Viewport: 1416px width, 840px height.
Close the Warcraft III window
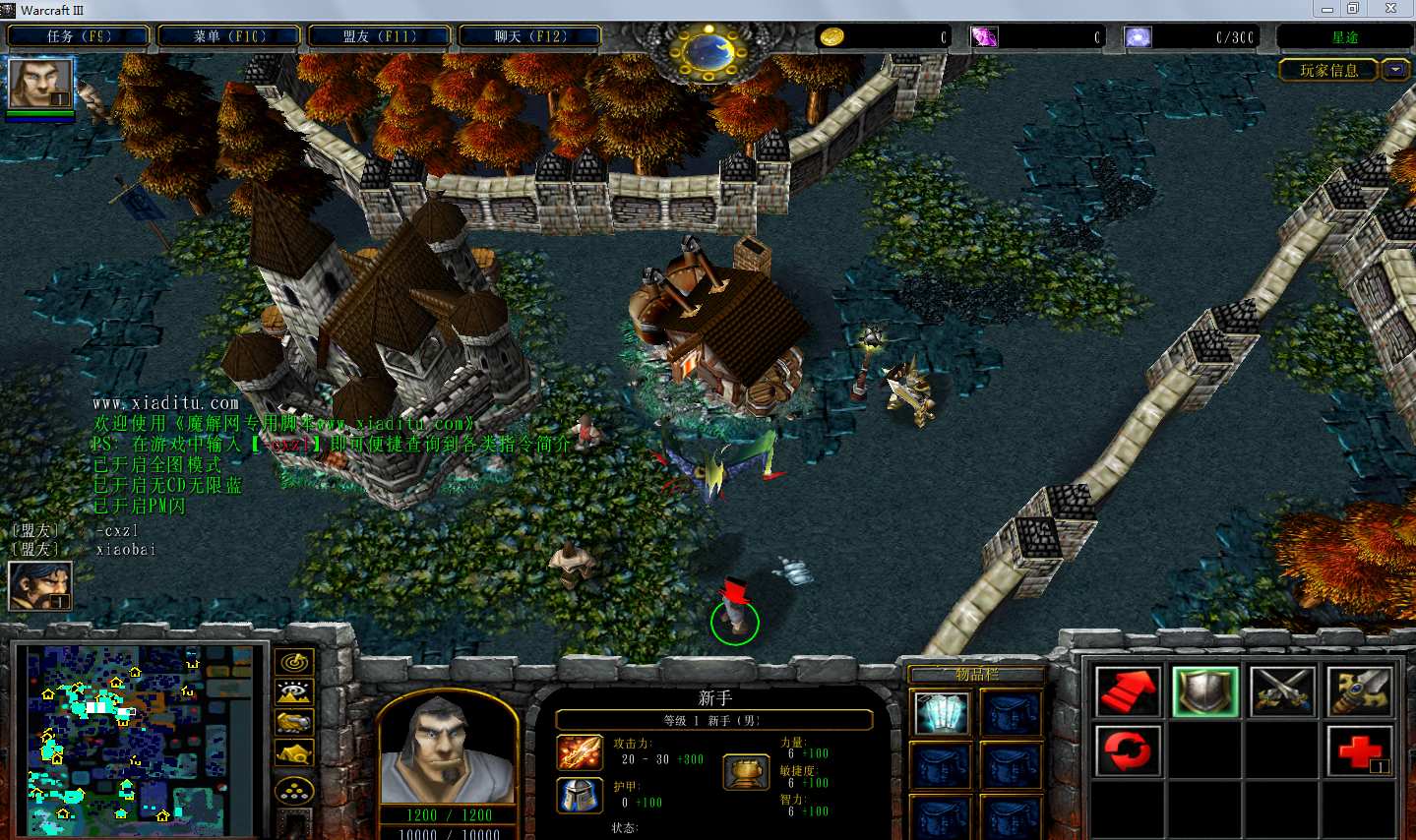coord(1390,9)
